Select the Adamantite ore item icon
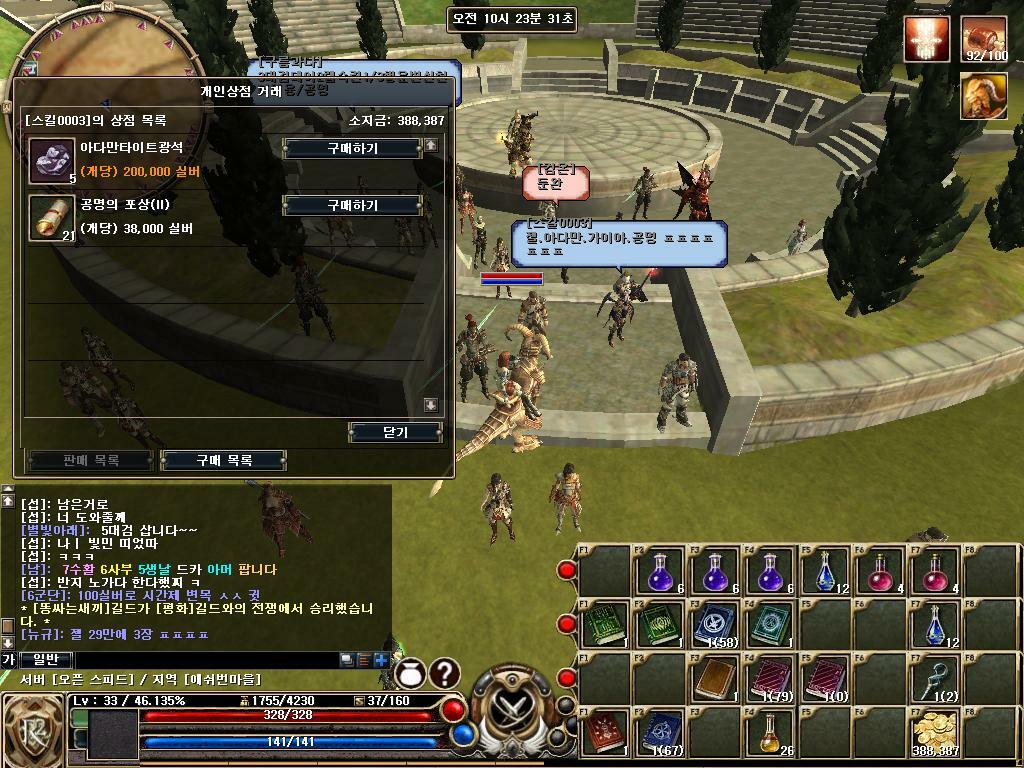 point(48,160)
